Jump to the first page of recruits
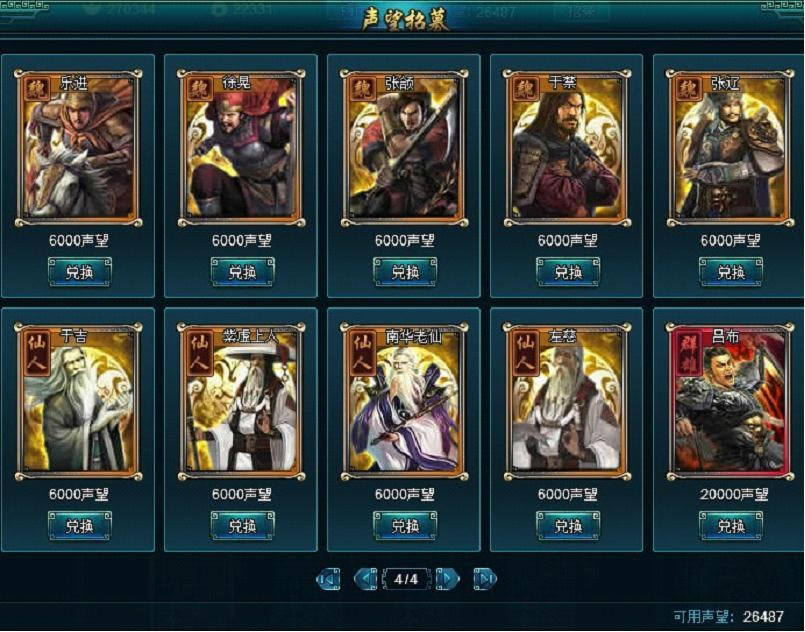Screen dimensions: 805x632 pyautogui.click(x=328, y=579)
